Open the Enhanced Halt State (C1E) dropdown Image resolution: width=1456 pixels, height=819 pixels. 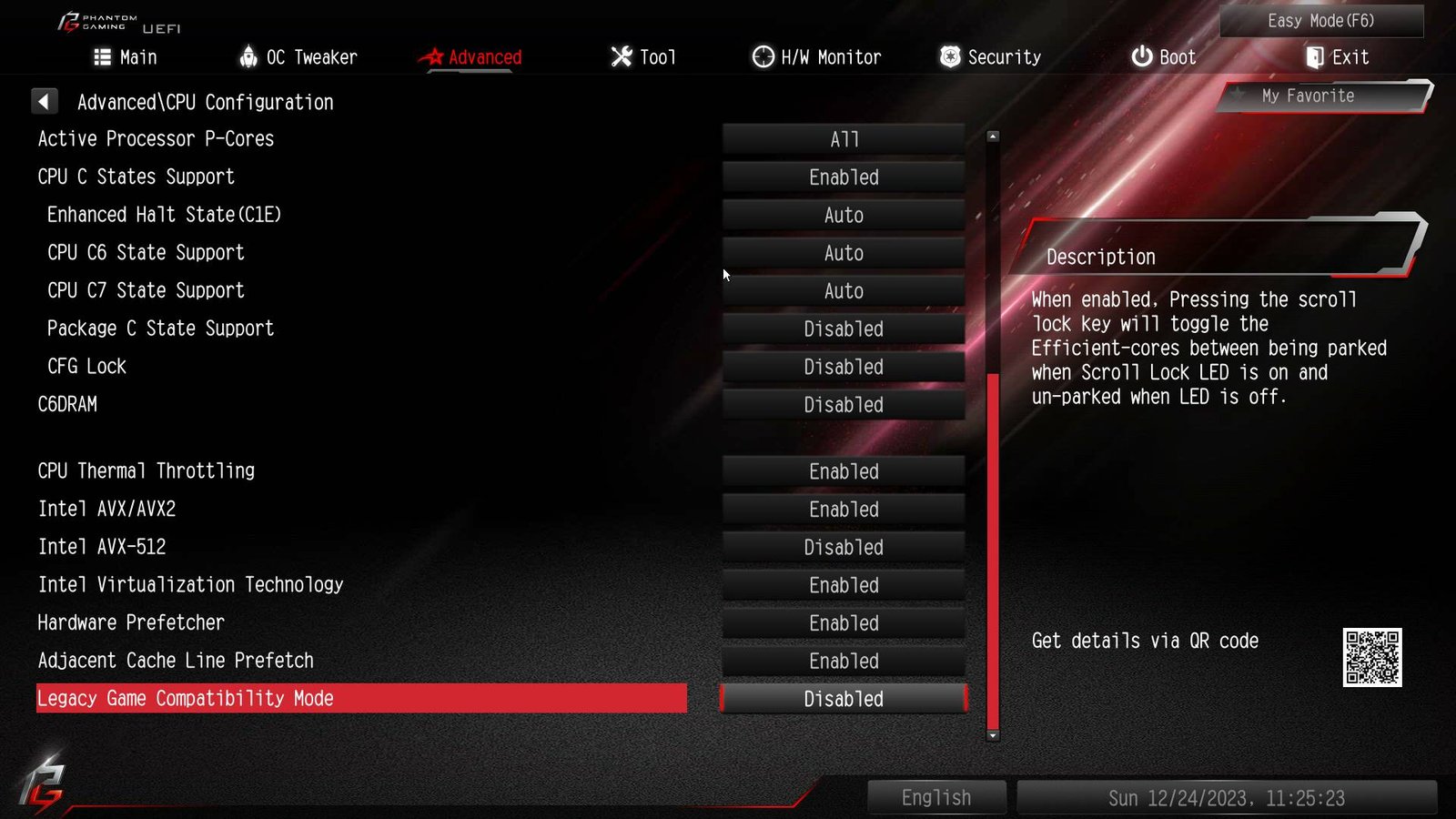[x=844, y=216]
